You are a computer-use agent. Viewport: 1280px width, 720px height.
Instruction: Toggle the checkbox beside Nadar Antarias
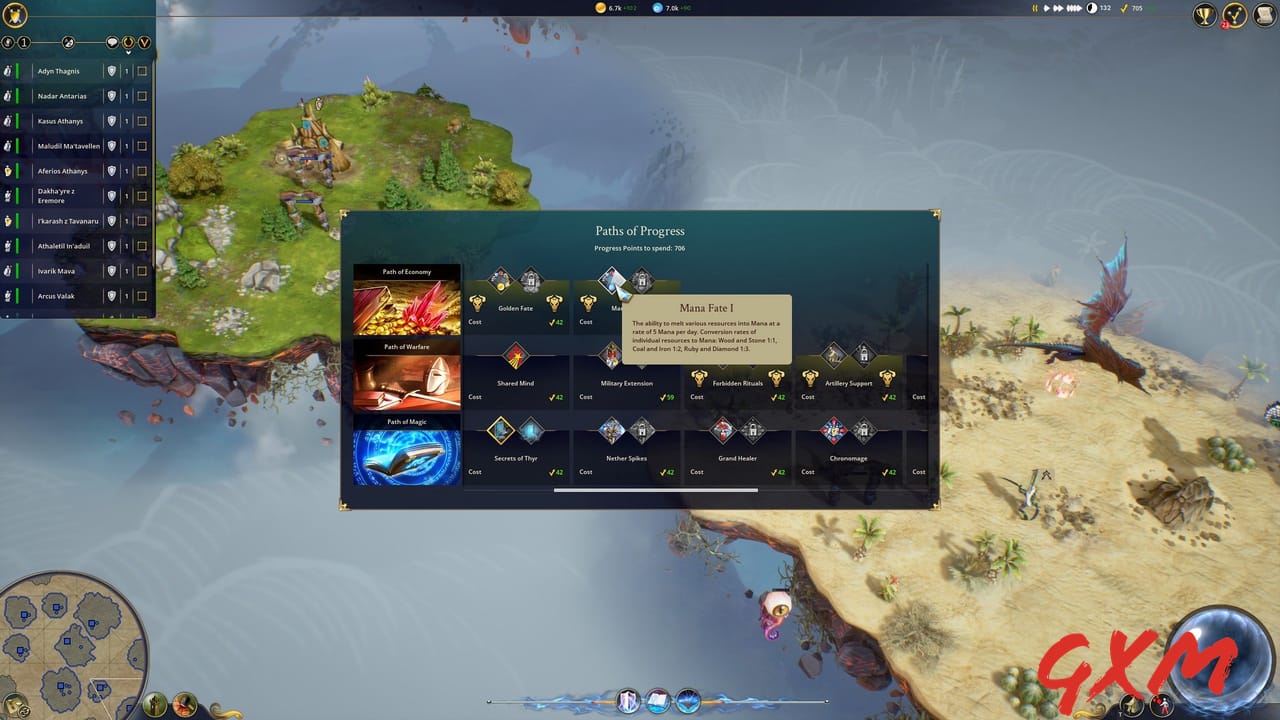point(142,96)
